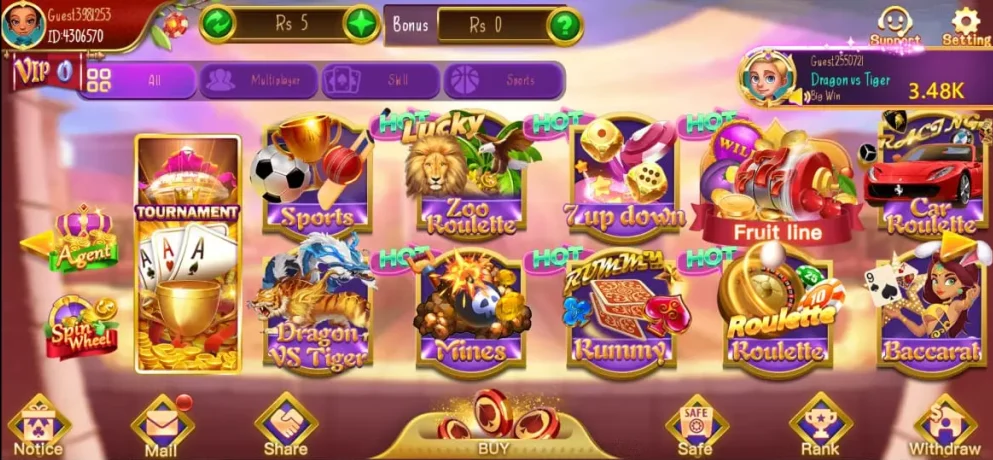Open the Withdraw screen
This screenshot has height=460, width=993.
tap(944, 425)
